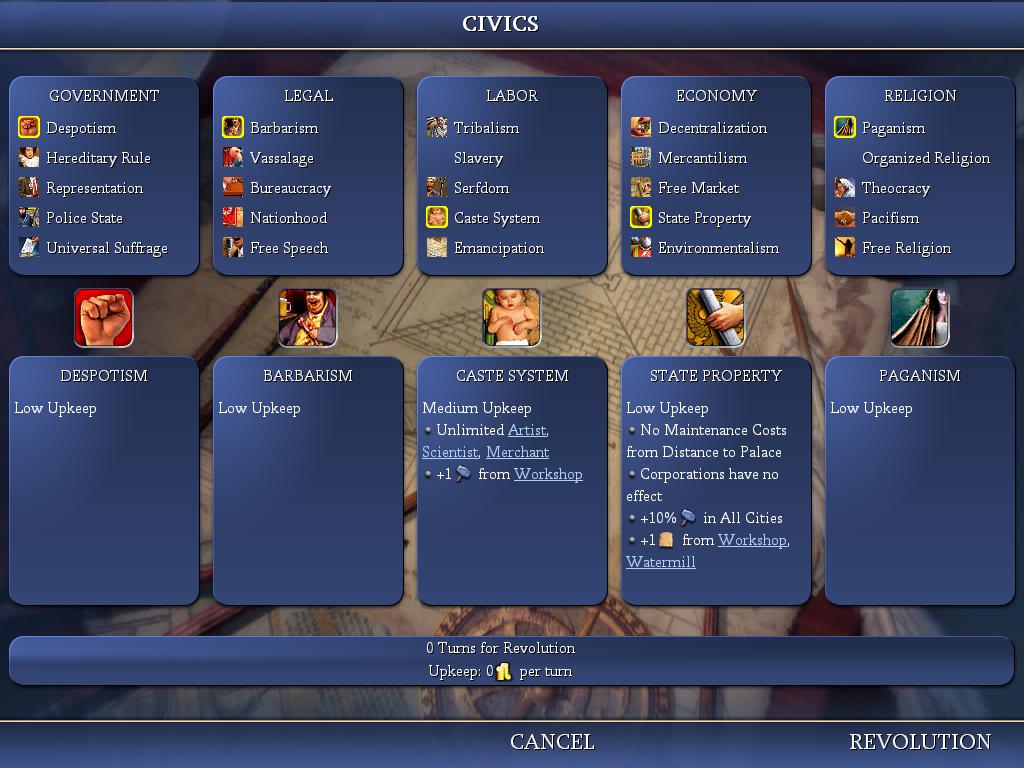
Task: Open the Scientist specialist link
Action: tap(449, 452)
